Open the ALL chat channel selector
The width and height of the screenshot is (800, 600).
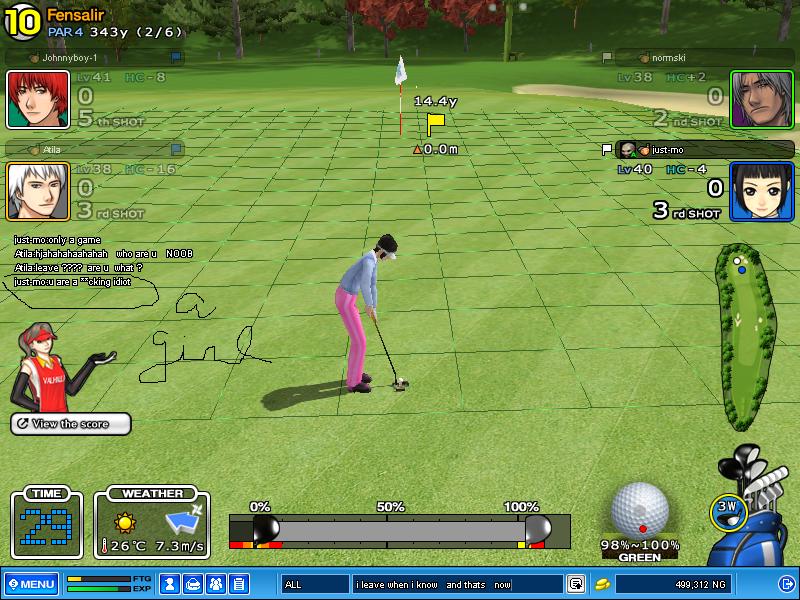click(x=315, y=584)
